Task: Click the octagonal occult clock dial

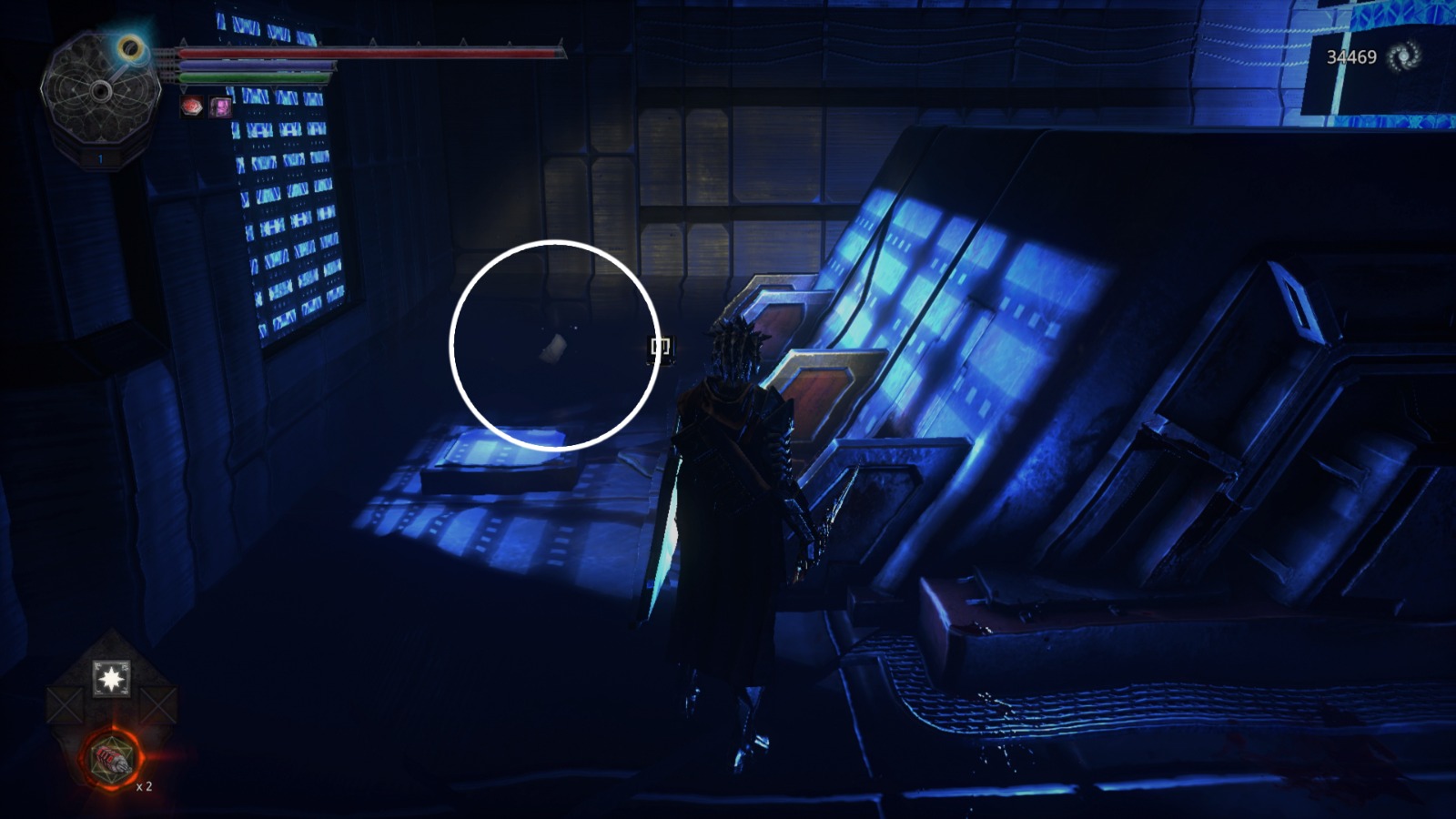Action: point(100,91)
